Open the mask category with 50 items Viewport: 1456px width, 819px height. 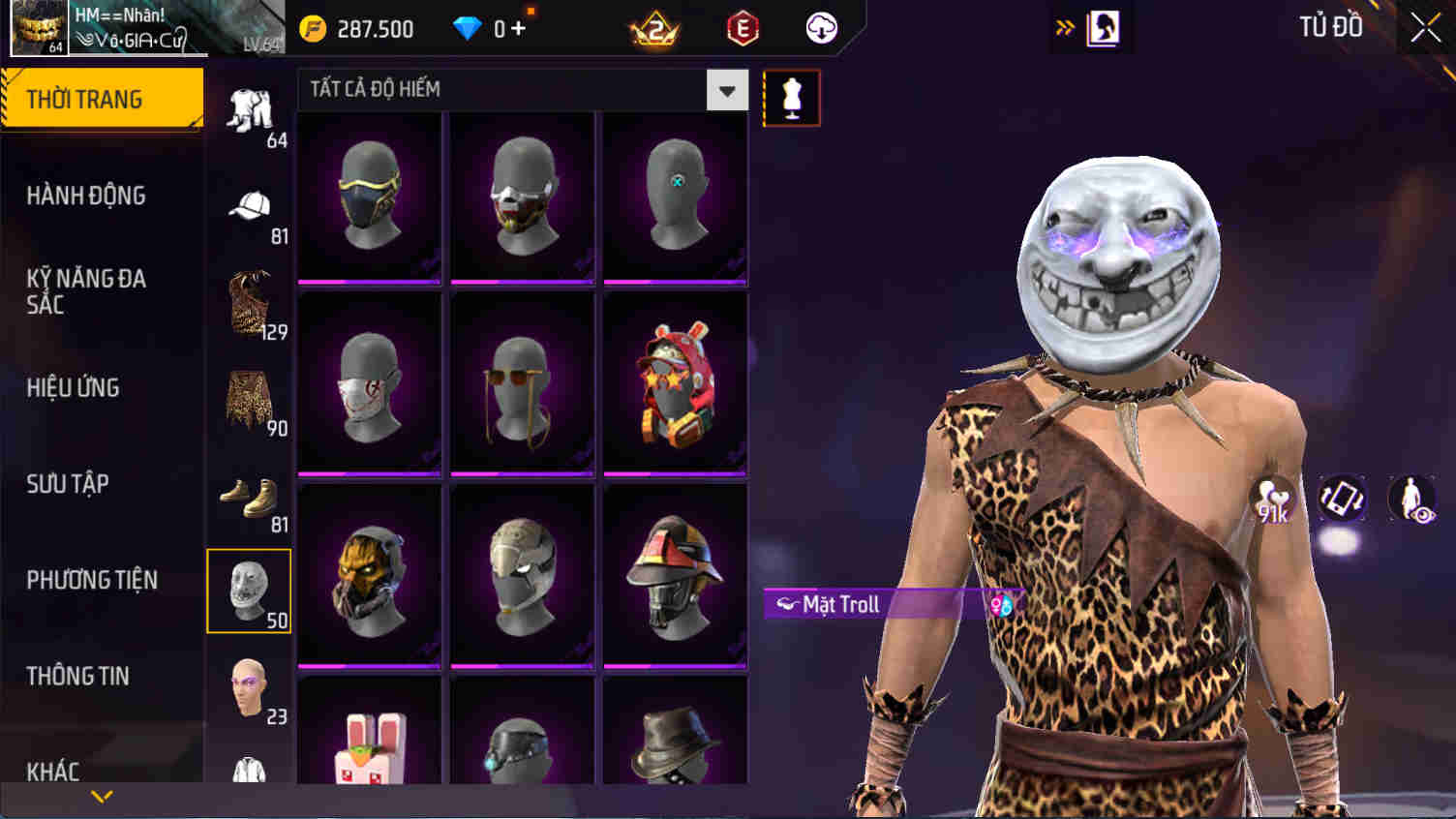pyautogui.click(x=249, y=591)
